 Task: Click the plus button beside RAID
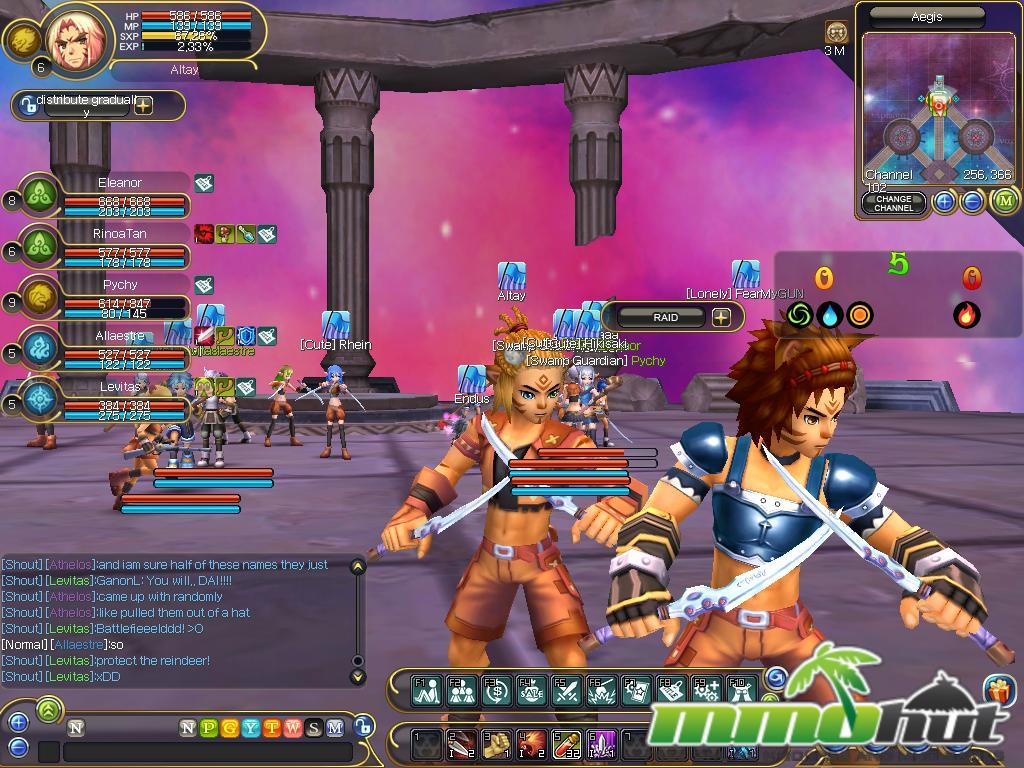(x=721, y=317)
